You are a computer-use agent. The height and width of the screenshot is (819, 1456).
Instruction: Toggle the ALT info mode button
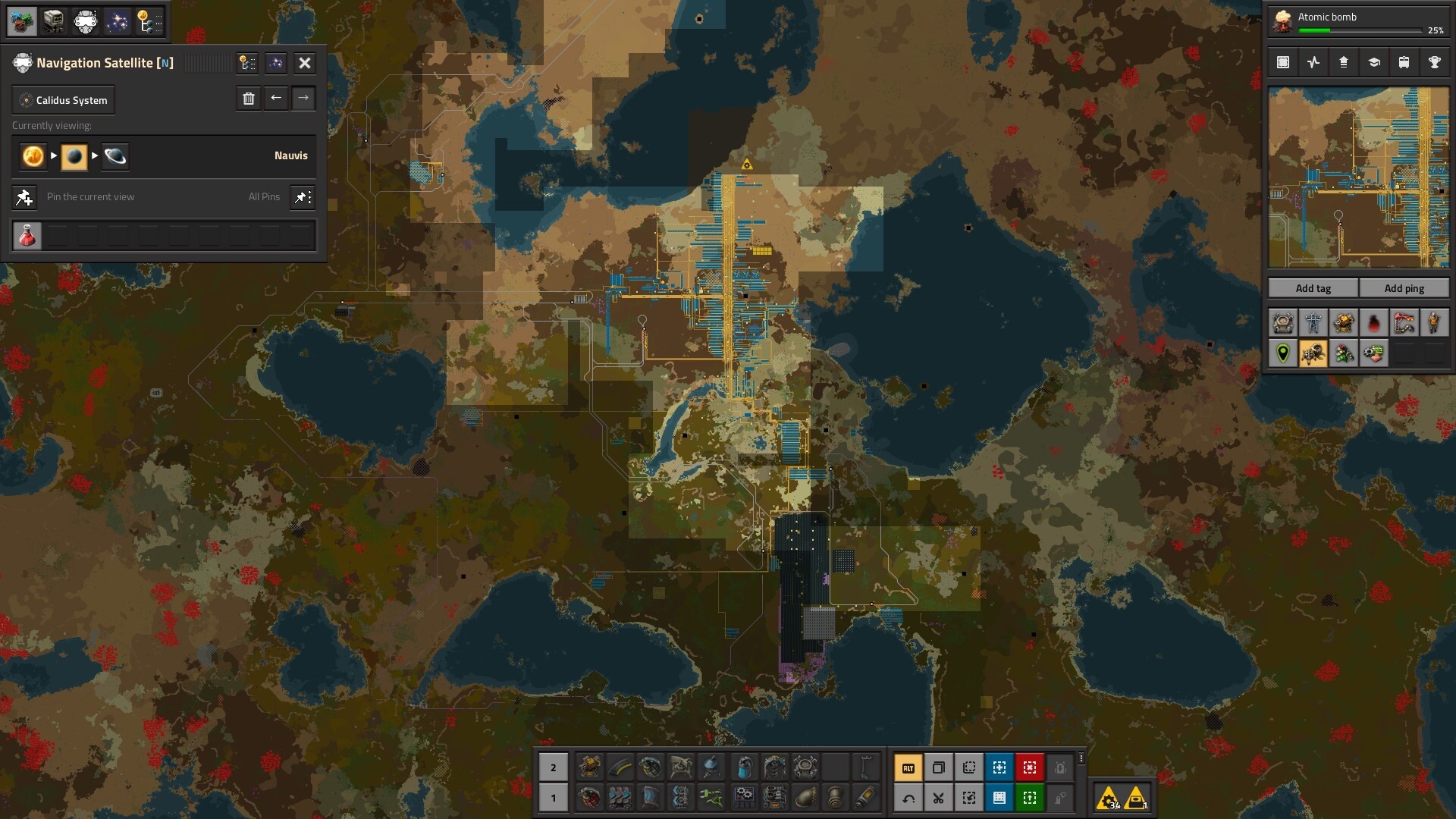(x=908, y=768)
